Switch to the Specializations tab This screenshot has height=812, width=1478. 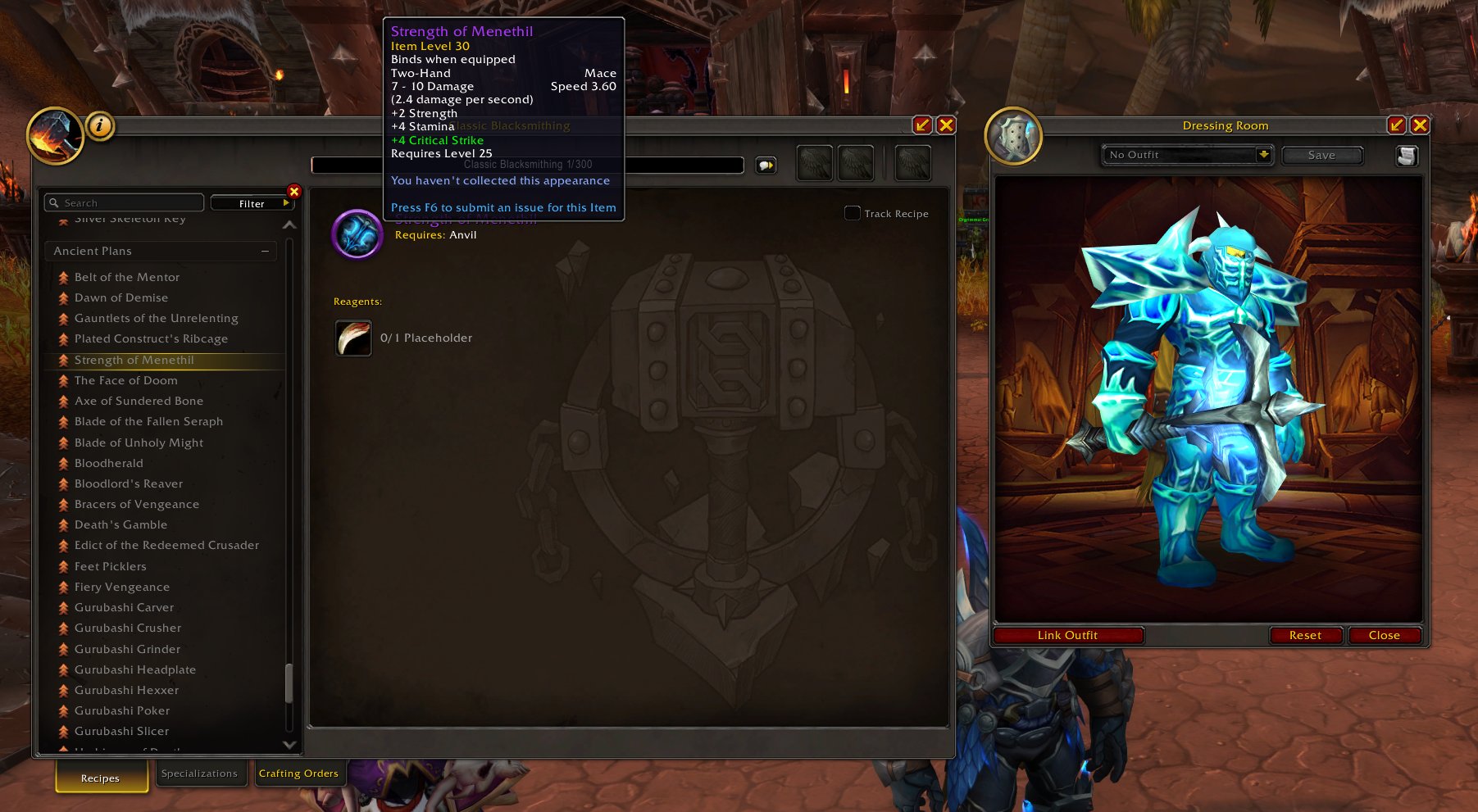pyautogui.click(x=200, y=773)
